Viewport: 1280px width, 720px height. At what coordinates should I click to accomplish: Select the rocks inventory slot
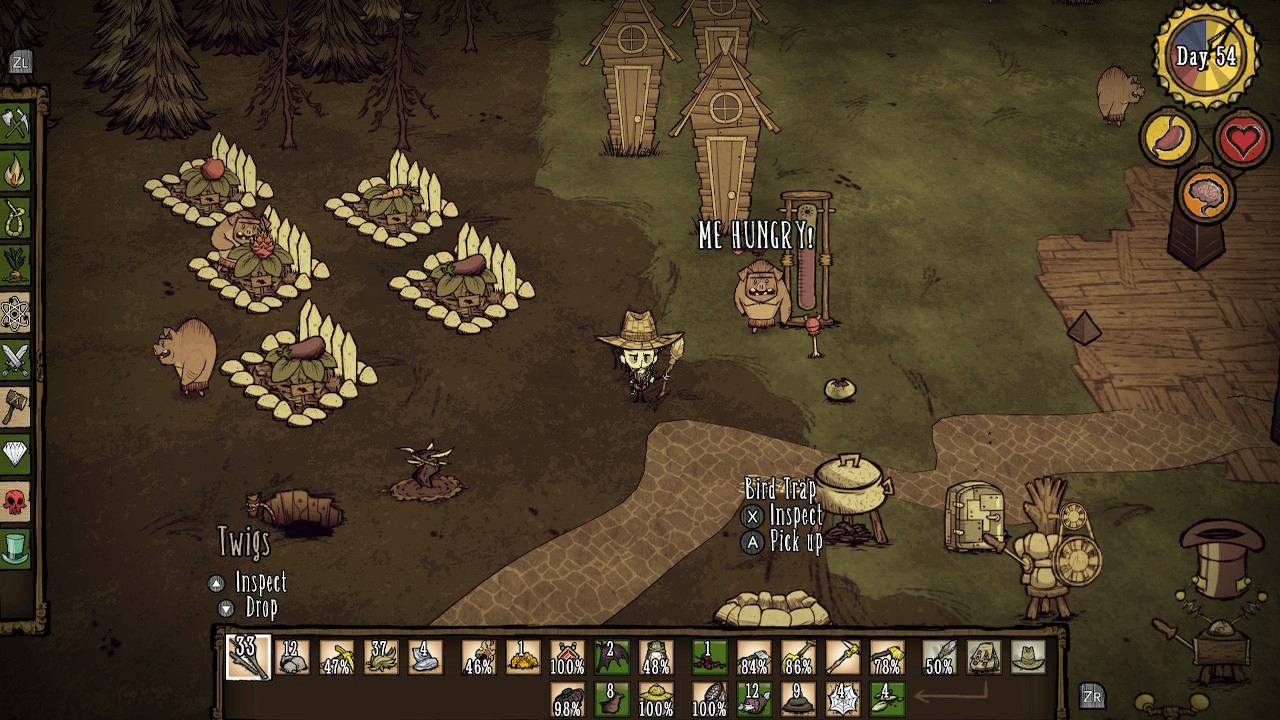pos(292,657)
